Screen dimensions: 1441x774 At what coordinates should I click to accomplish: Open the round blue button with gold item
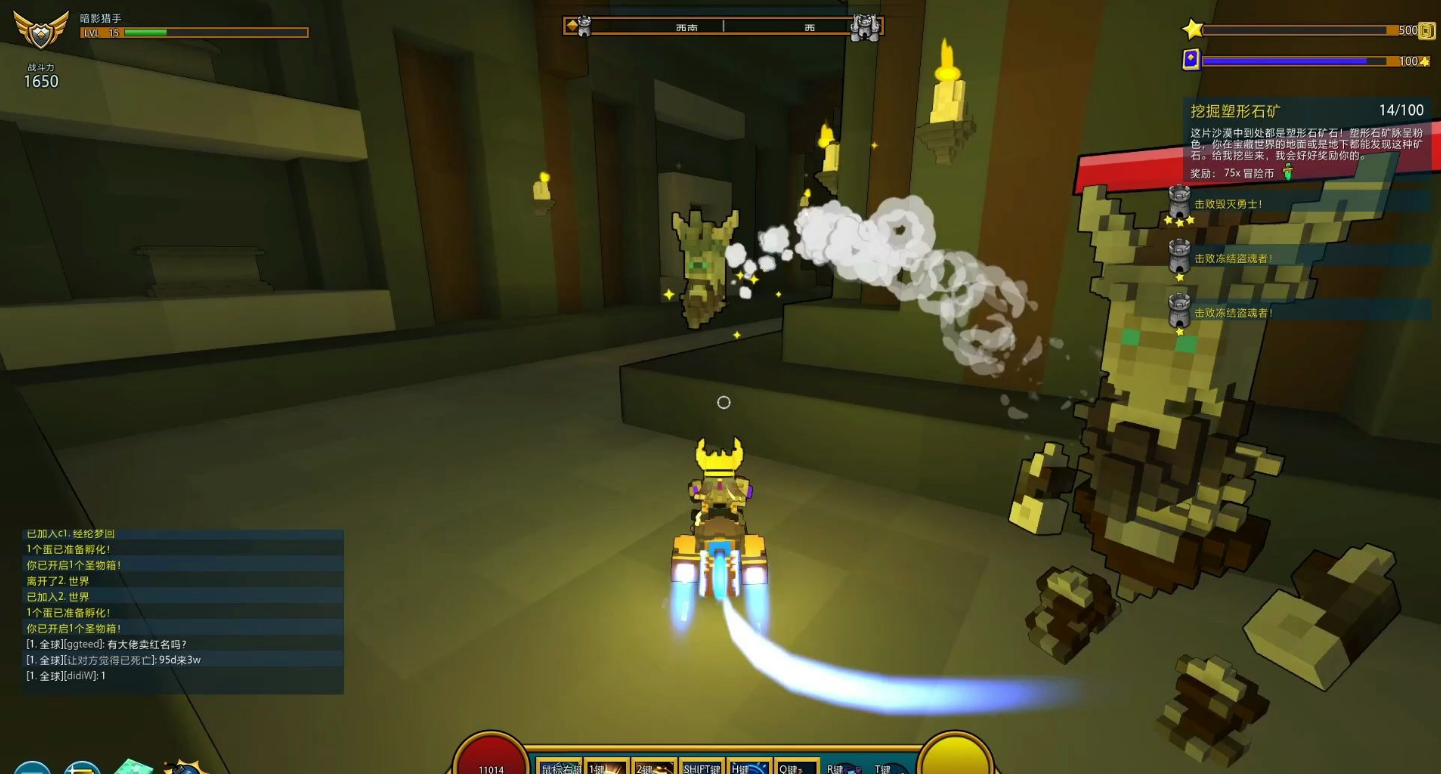82,768
